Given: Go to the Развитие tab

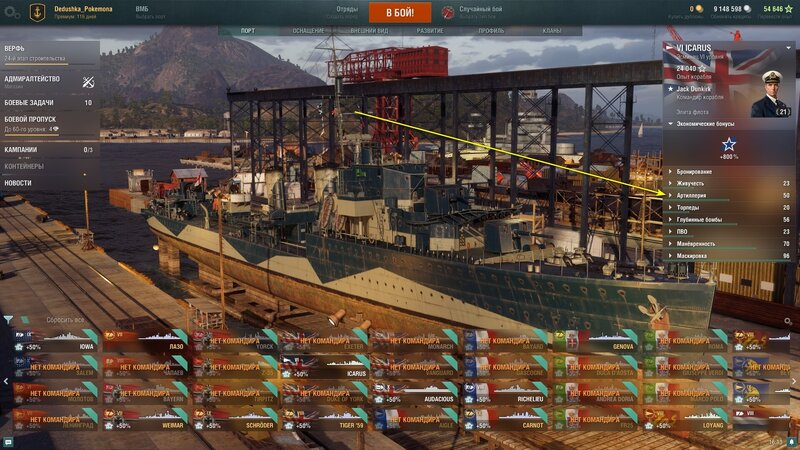Looking at the screenshot, I should (x=430, y=31).
